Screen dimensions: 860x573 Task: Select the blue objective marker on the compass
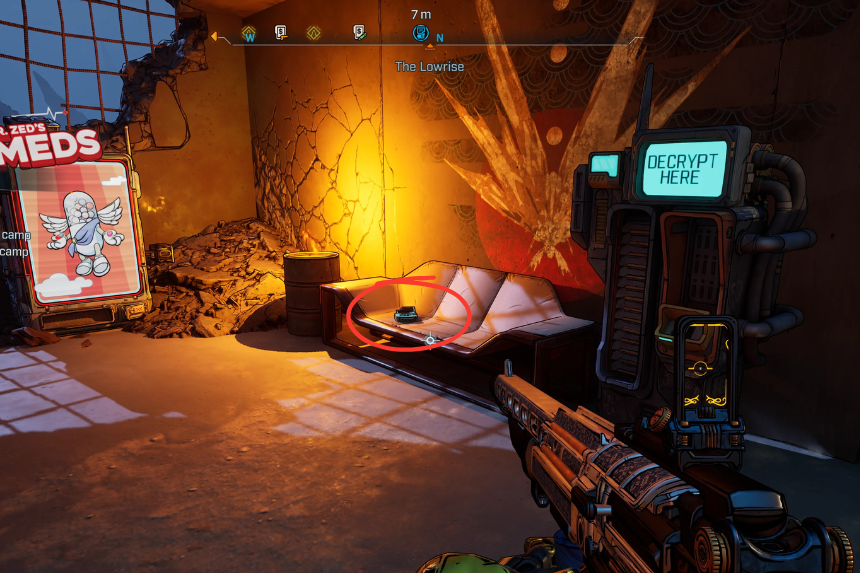tap(421, 33)
